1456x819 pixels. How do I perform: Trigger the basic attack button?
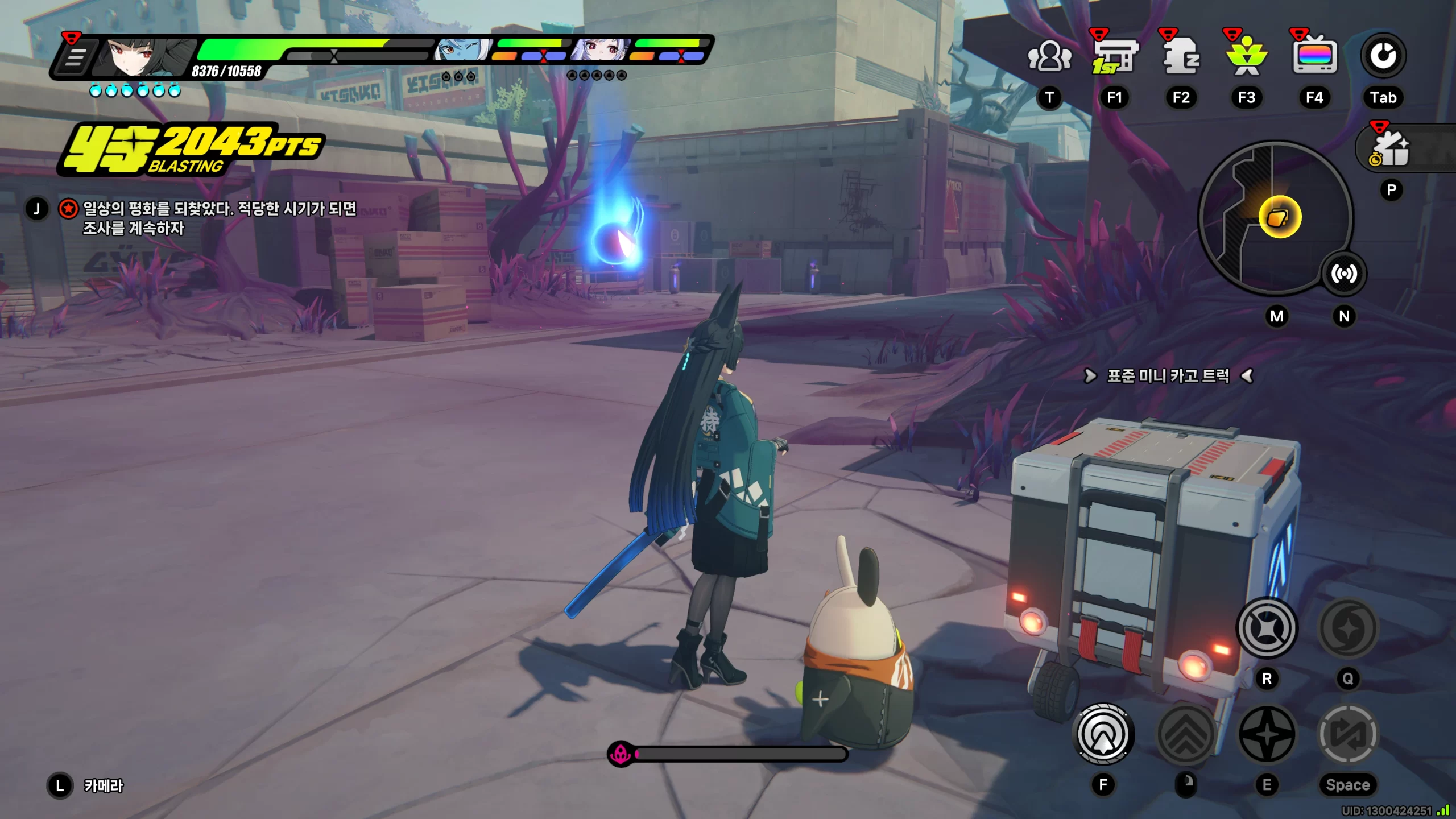click(x=1103, y=734)
